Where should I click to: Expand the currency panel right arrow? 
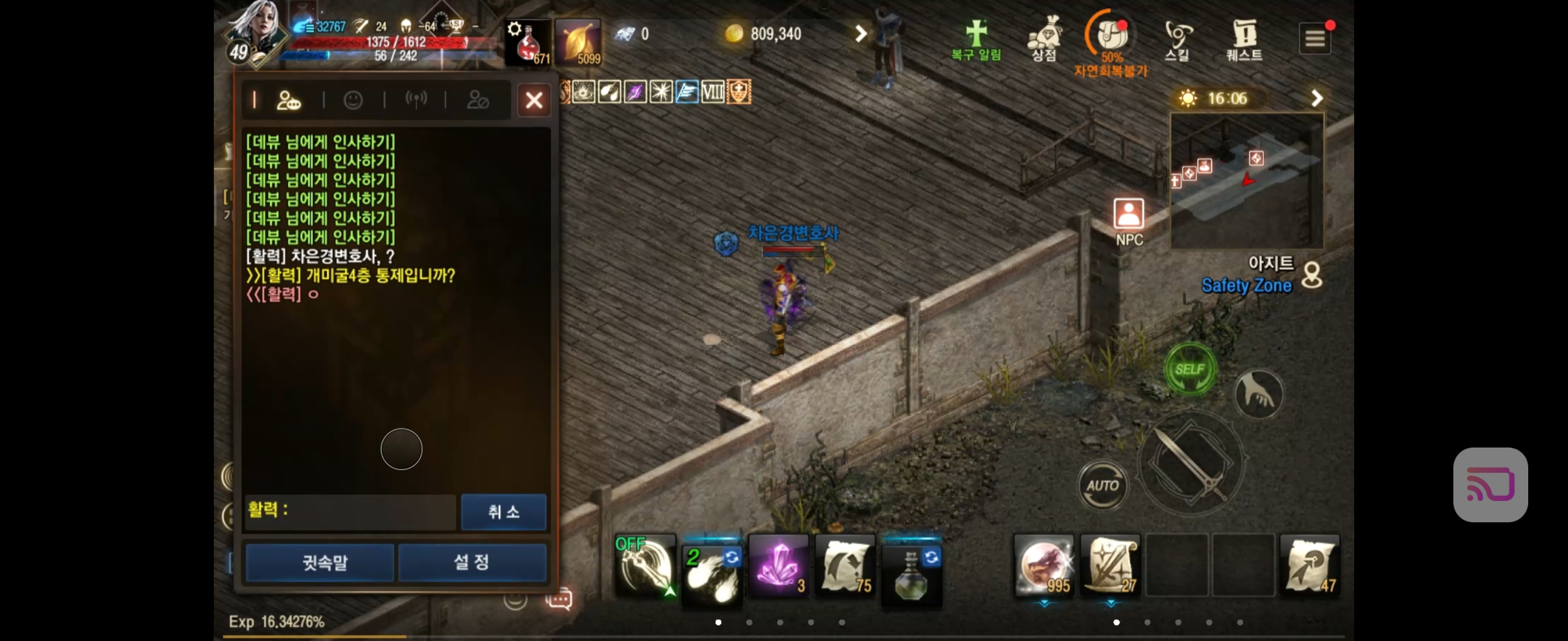coord(859,33)
